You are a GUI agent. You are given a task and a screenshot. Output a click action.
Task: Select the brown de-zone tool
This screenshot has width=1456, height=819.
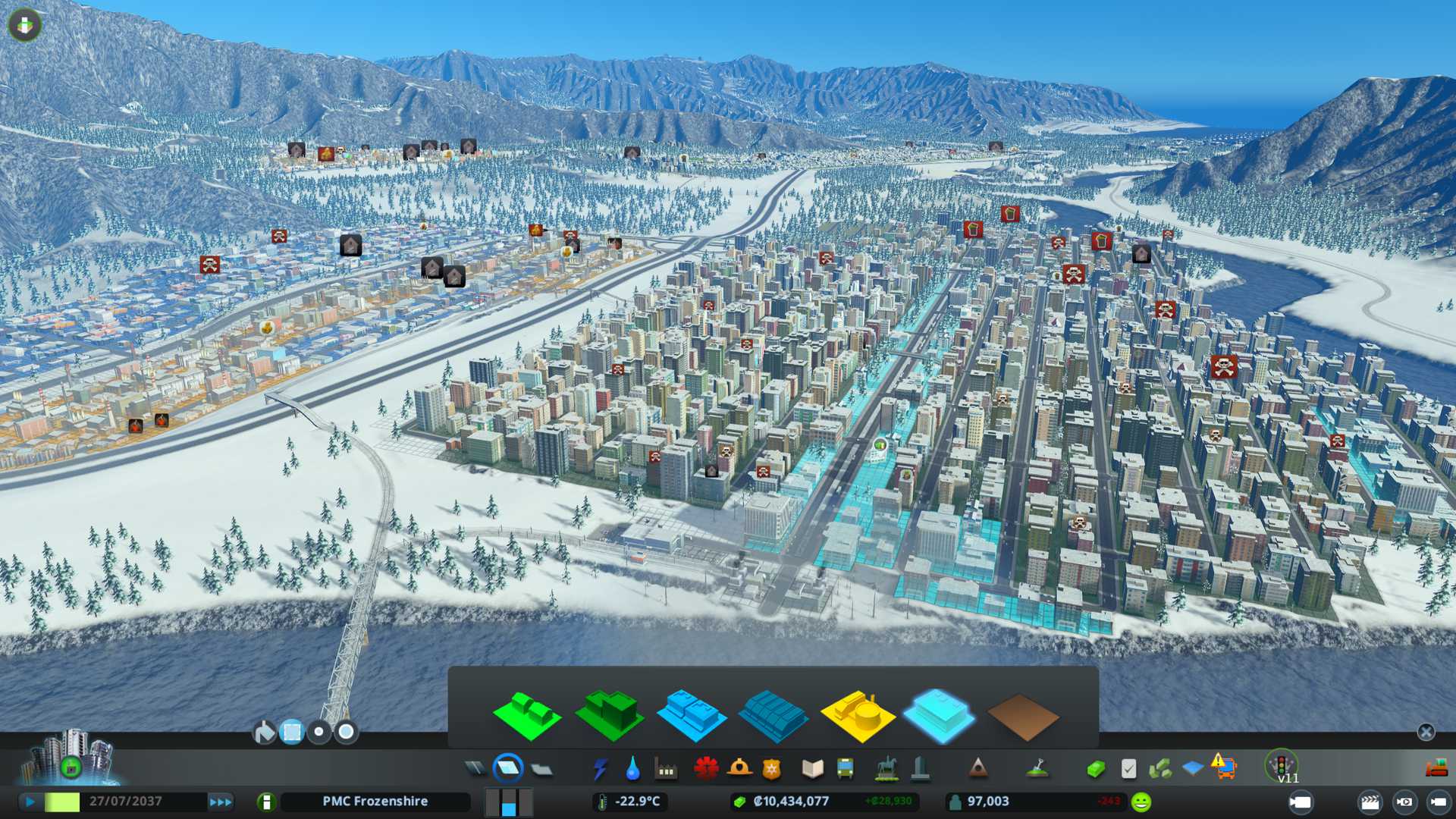1022,717
